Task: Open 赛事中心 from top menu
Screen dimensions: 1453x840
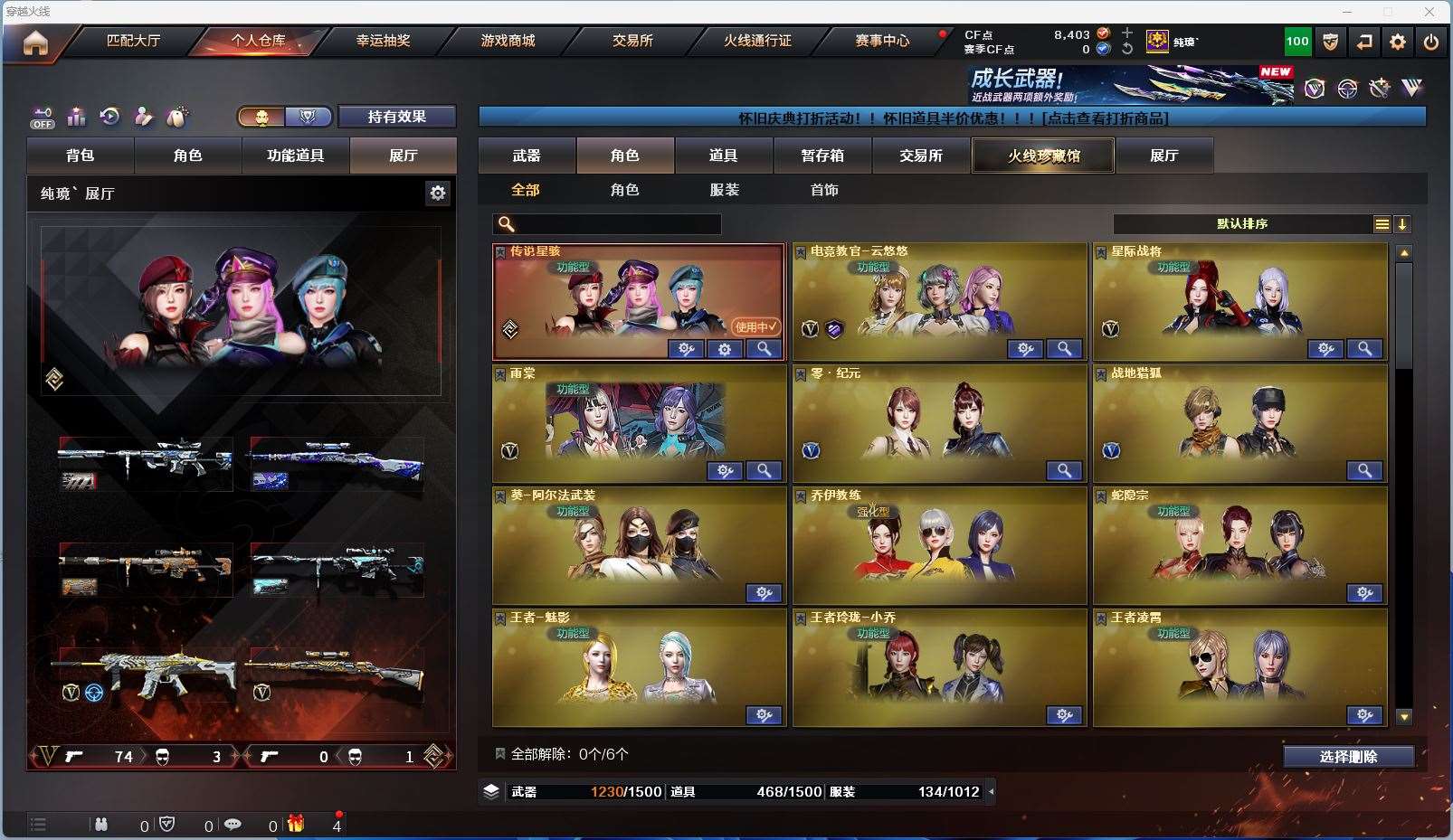Action: (x=882, y=41)
